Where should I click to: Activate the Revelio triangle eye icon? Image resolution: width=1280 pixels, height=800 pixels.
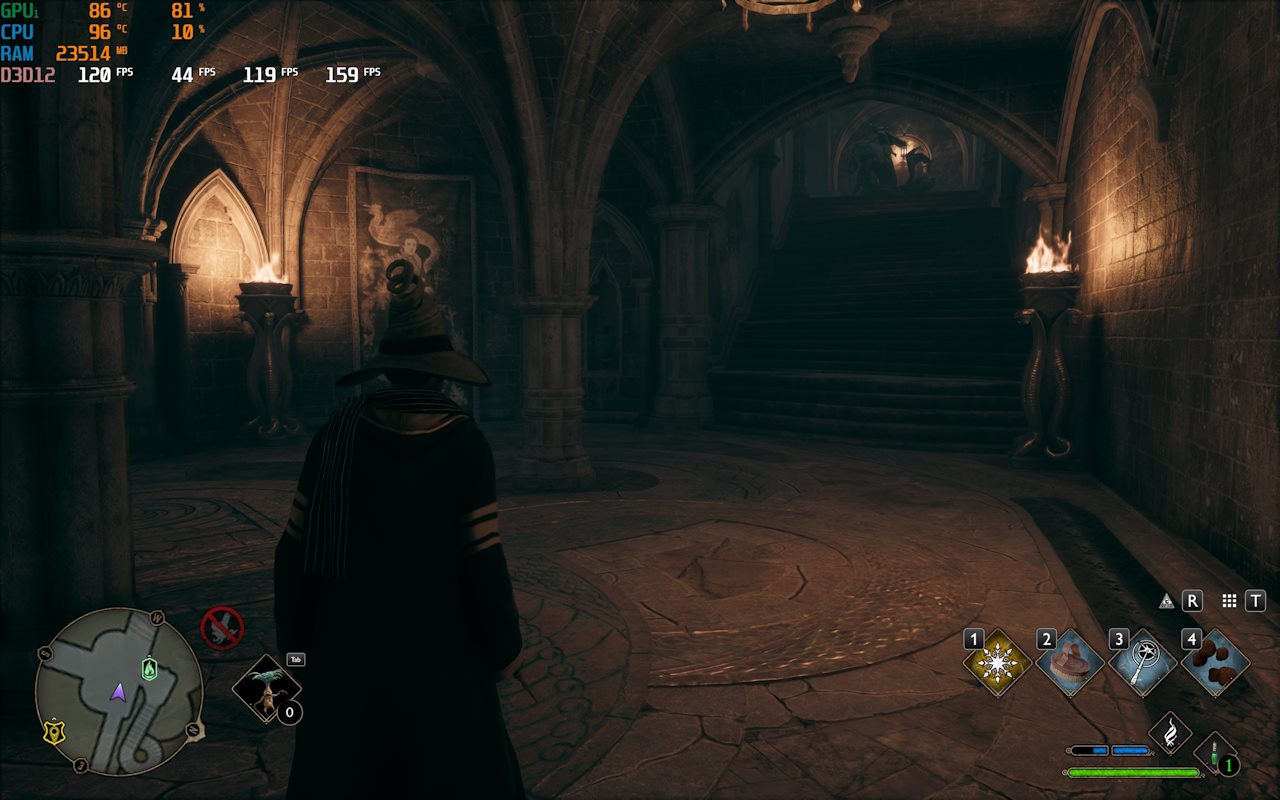click(x=1166, y=601)
